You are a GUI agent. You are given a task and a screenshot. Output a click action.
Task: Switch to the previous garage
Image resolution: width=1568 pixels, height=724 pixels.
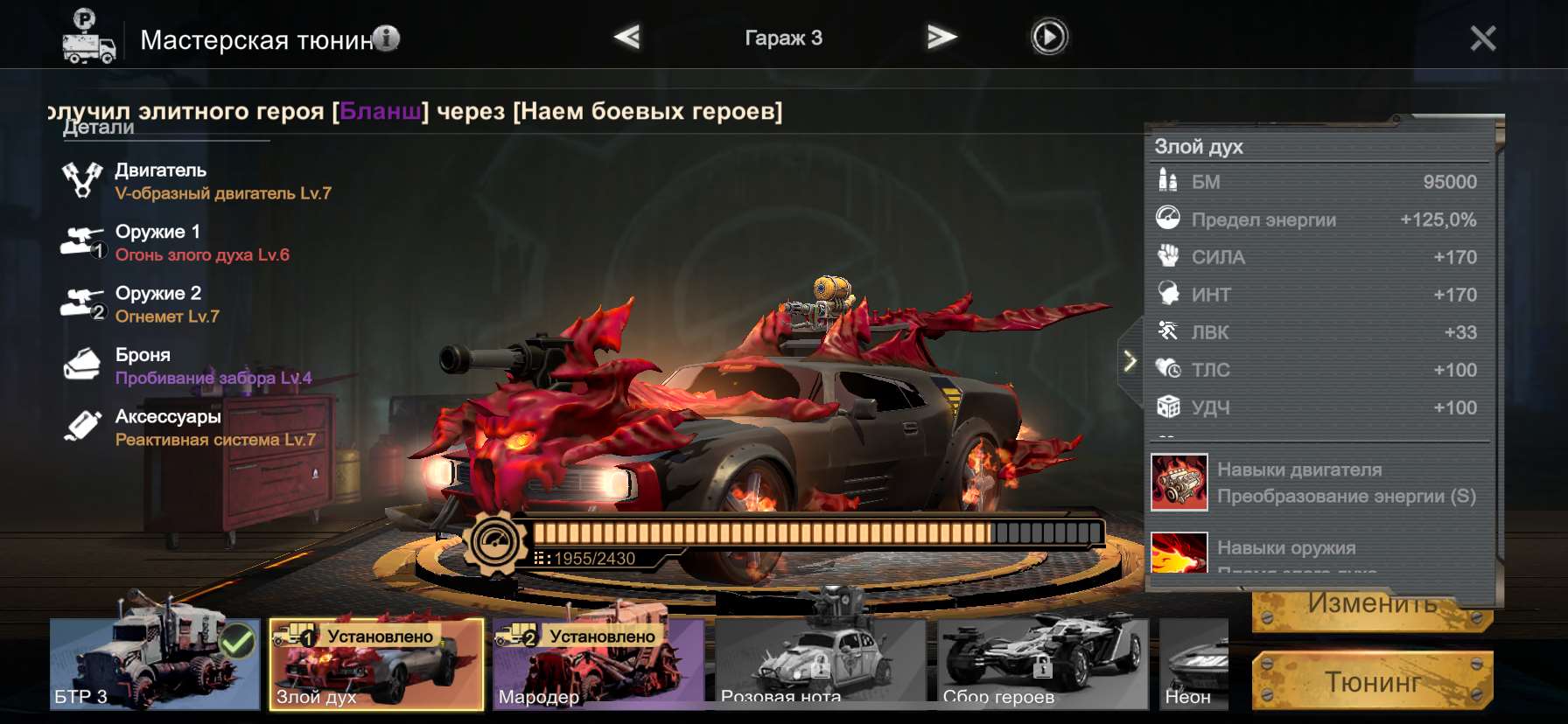tap(626, 38)
